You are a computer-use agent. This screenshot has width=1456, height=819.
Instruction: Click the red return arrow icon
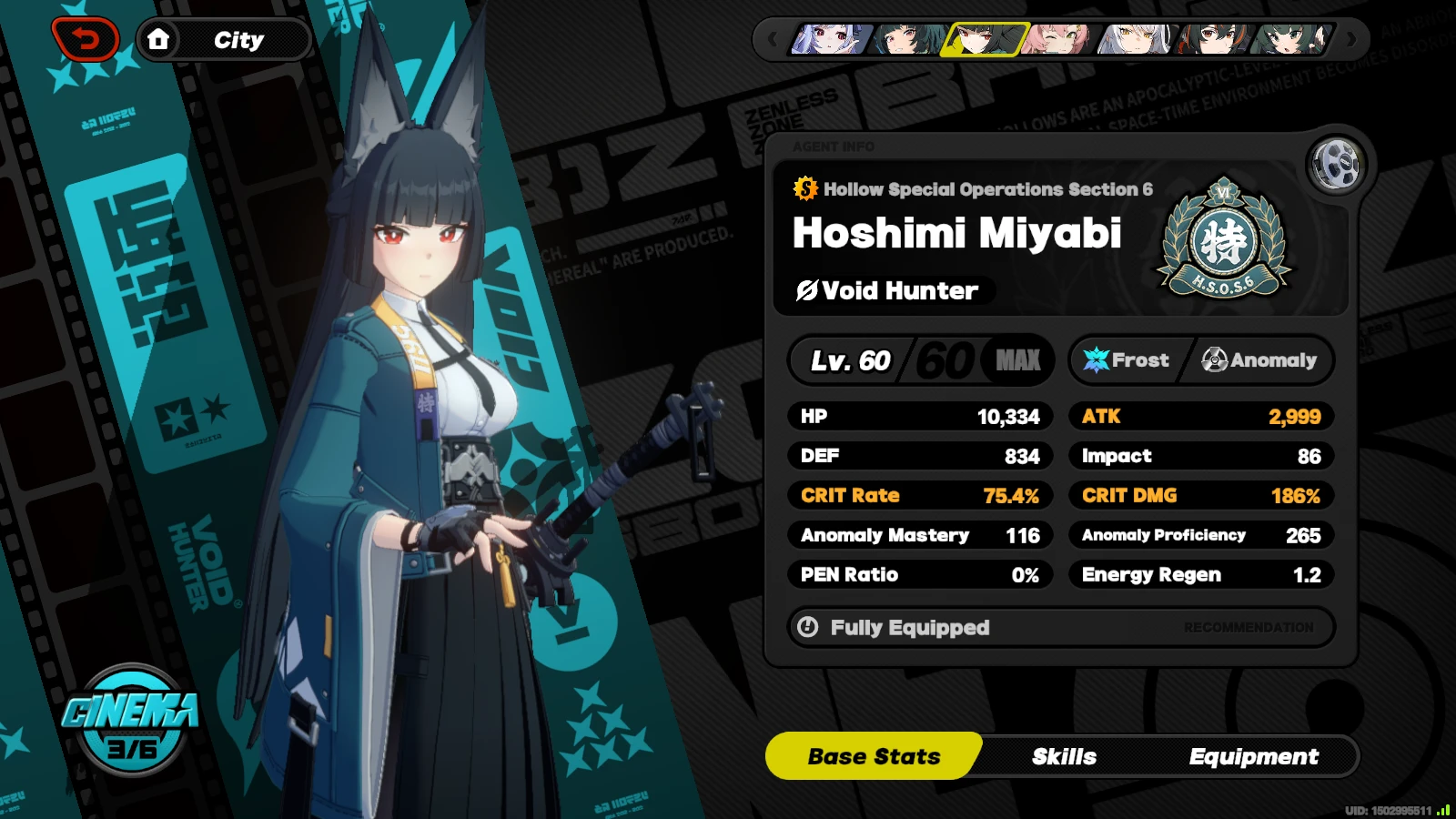pyautogui.click(x=86, y=38)
